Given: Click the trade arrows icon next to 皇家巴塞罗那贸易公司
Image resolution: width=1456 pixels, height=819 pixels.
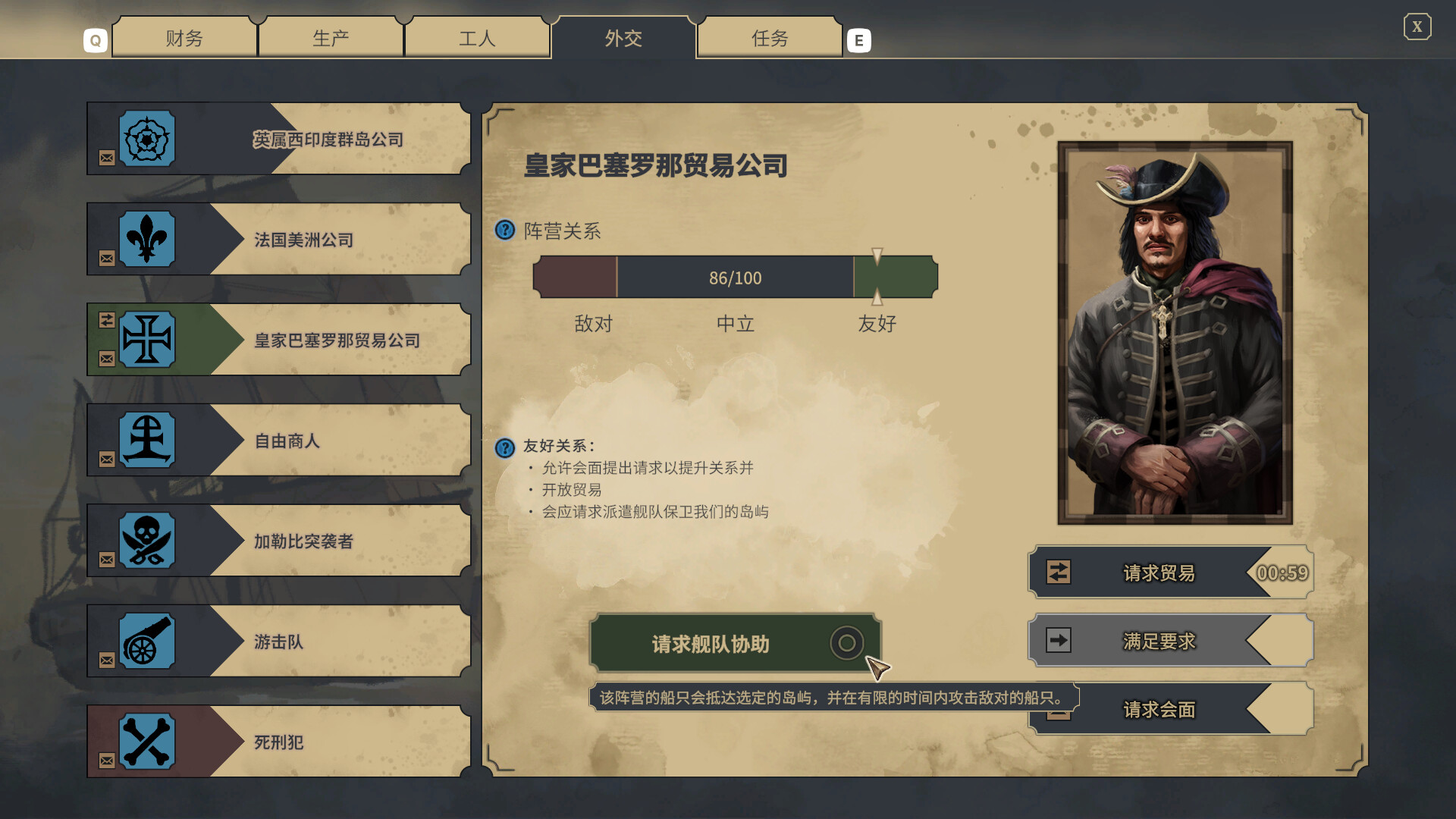Looking at the screenshot, I should point(106,322).
